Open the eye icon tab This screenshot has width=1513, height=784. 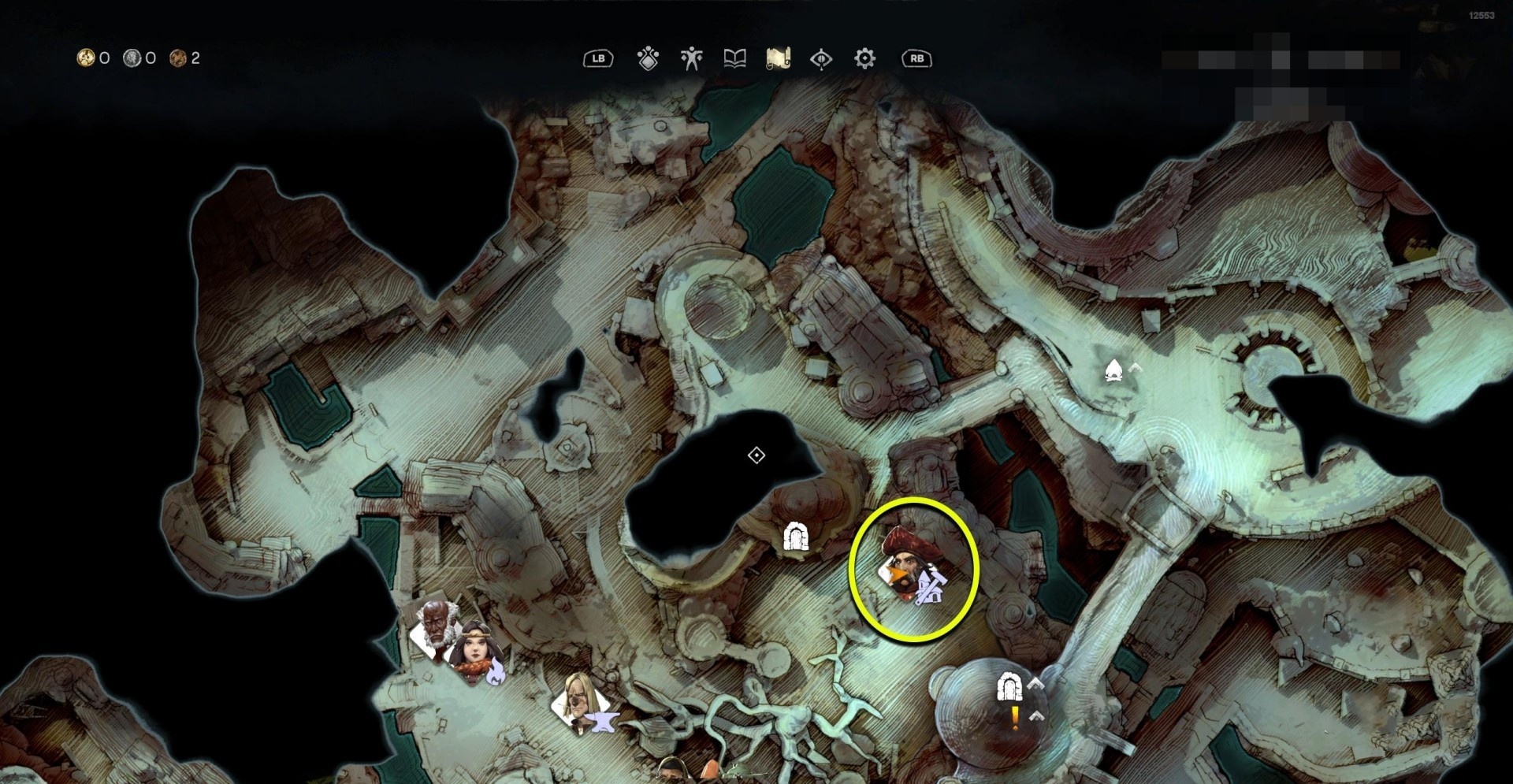[x=821, y=58]
